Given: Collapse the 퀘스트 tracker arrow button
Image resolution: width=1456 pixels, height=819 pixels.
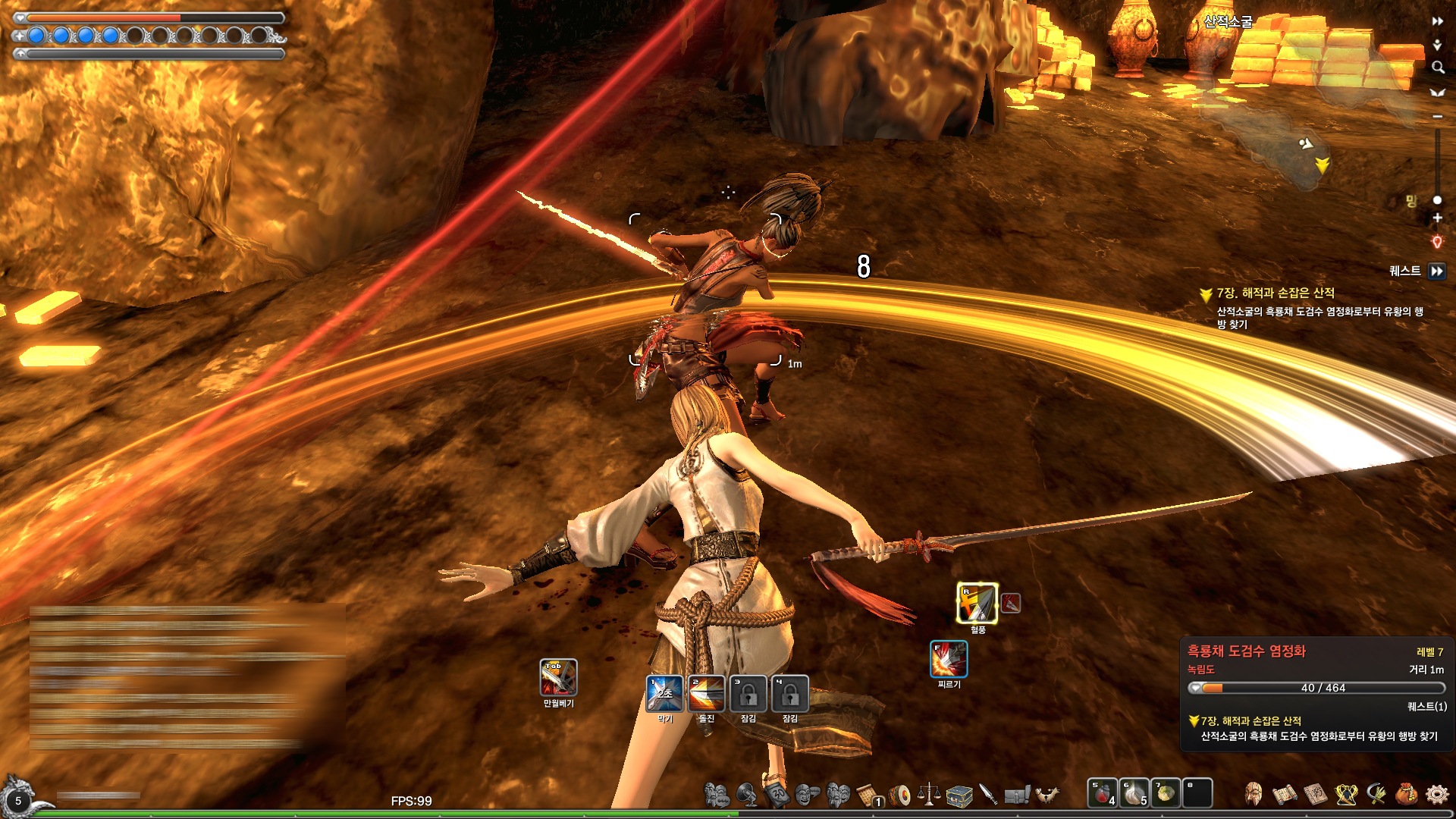Looking at the screenshot, I should [x=1436, y=271].
